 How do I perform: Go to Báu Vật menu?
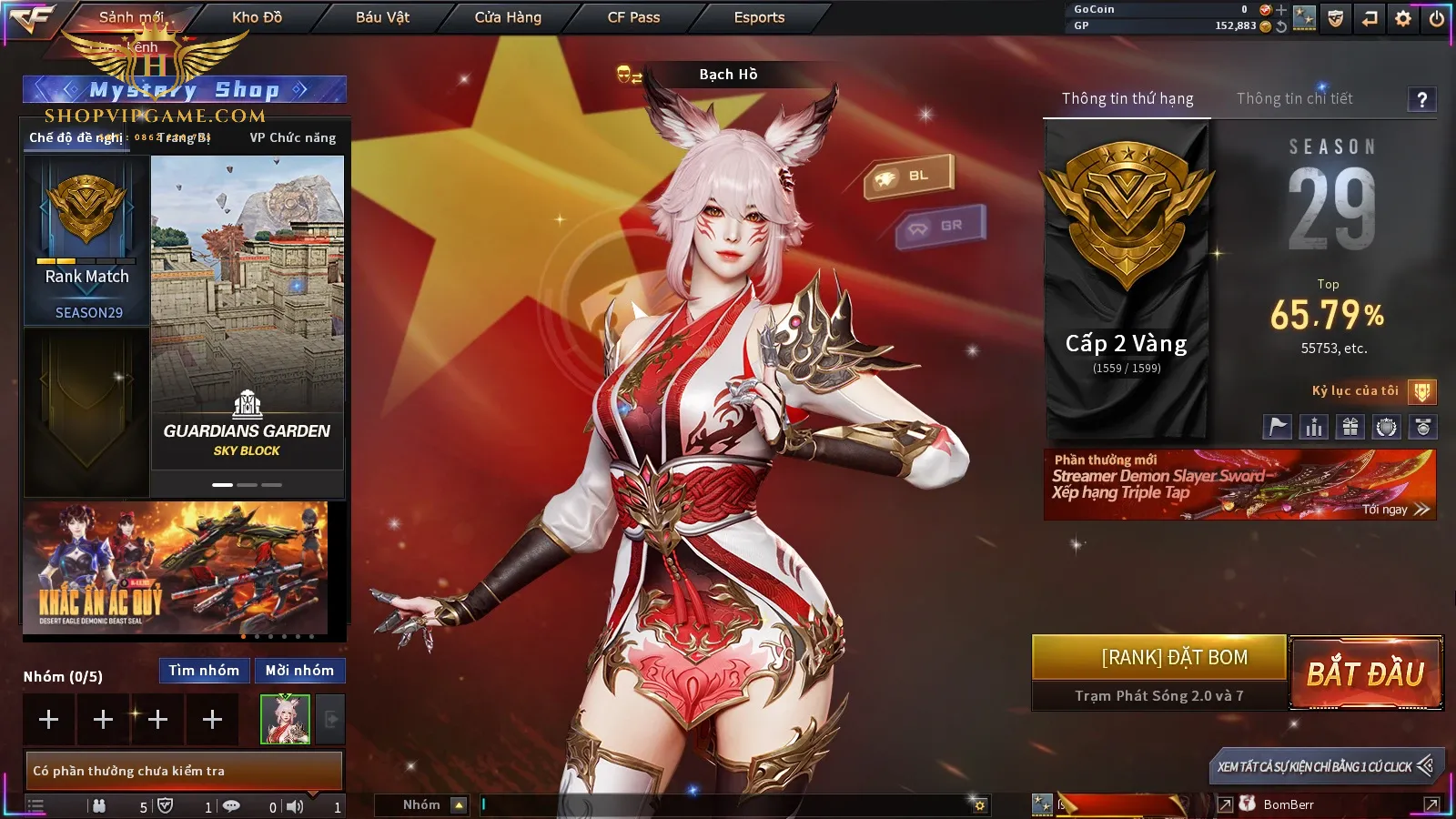(x=382, y=17)
